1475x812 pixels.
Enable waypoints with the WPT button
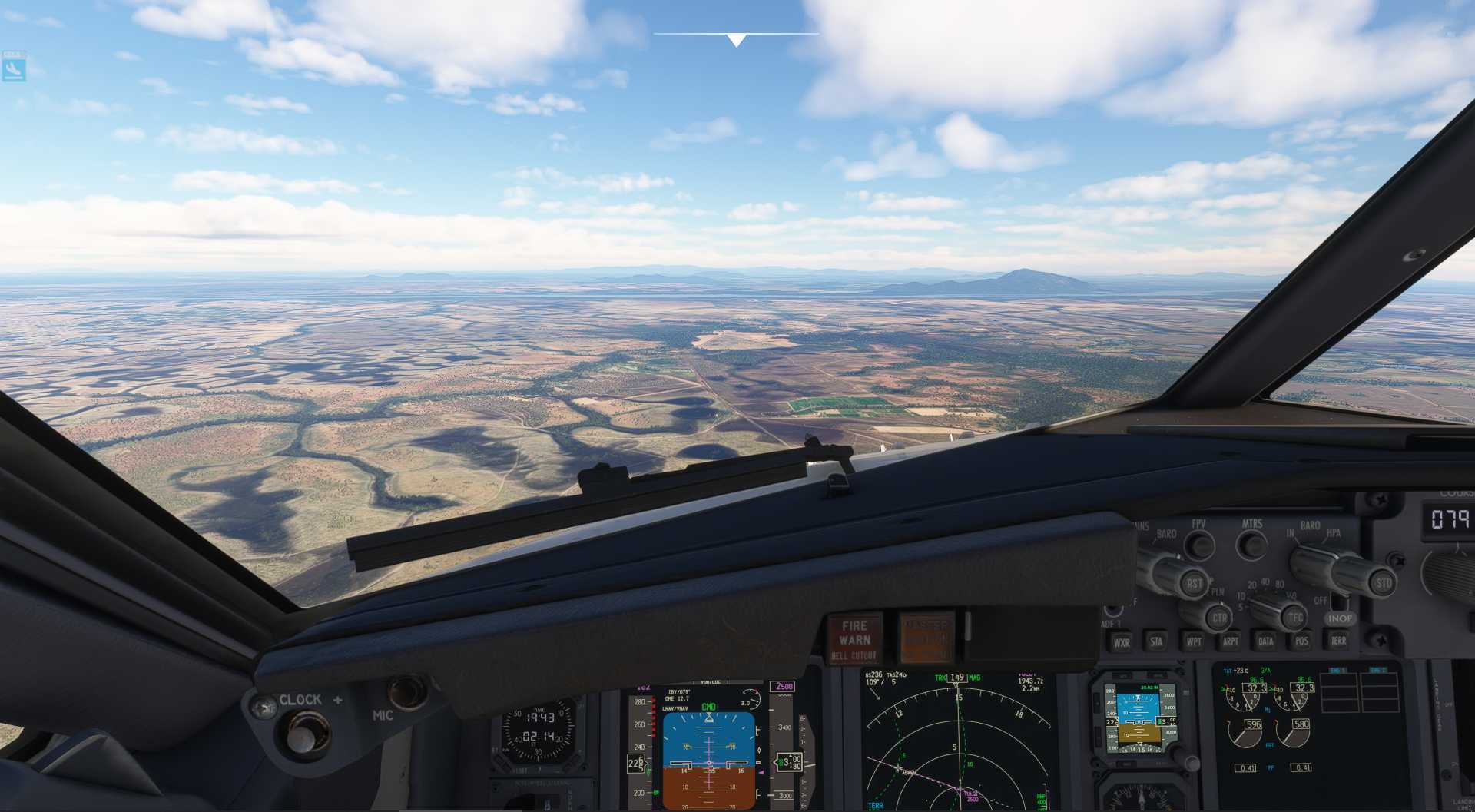pos(1193,641)
